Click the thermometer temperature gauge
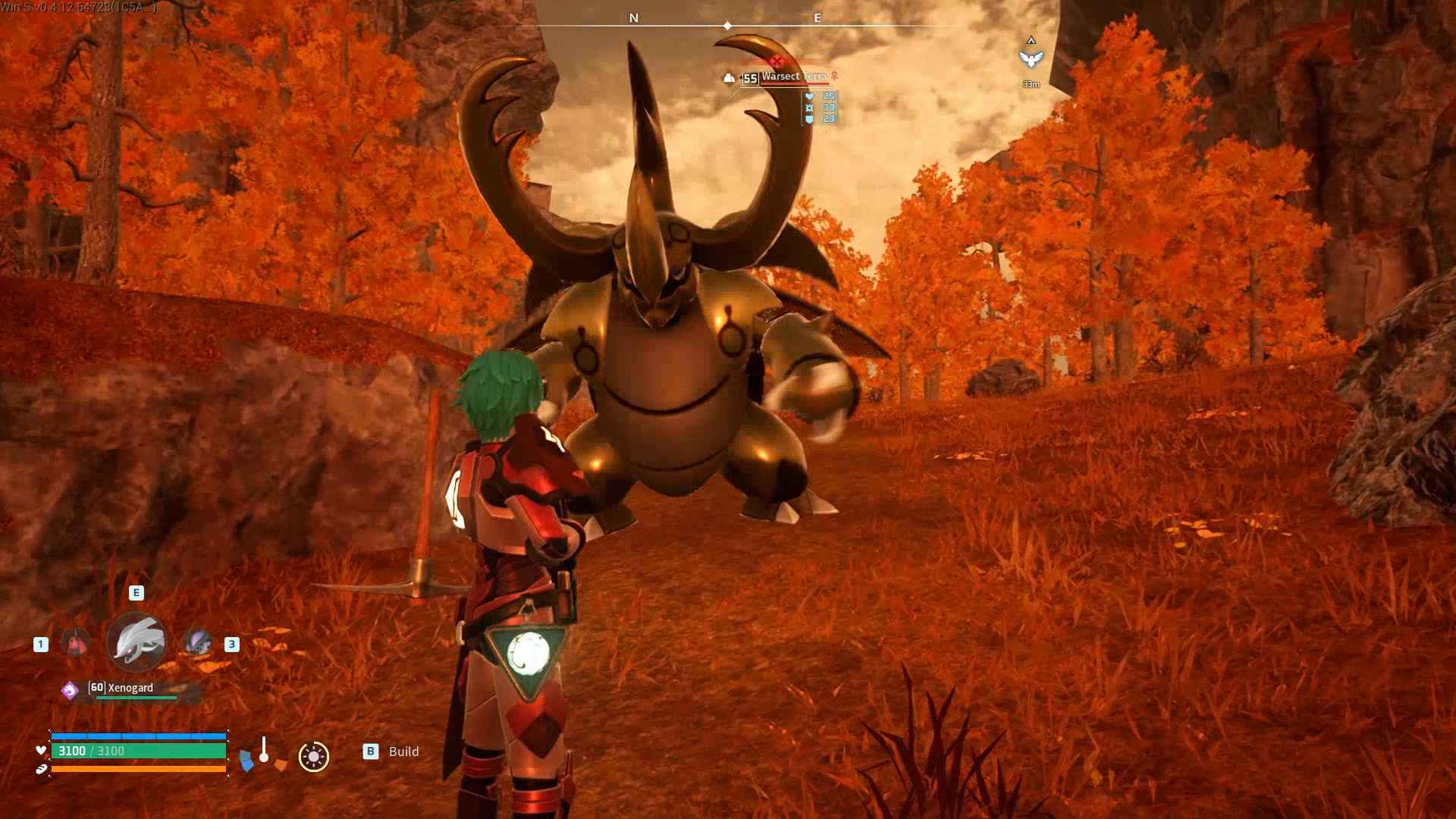Image resolution: width=1456 pixels, height=819 pixels. click(x=264, y=750)
